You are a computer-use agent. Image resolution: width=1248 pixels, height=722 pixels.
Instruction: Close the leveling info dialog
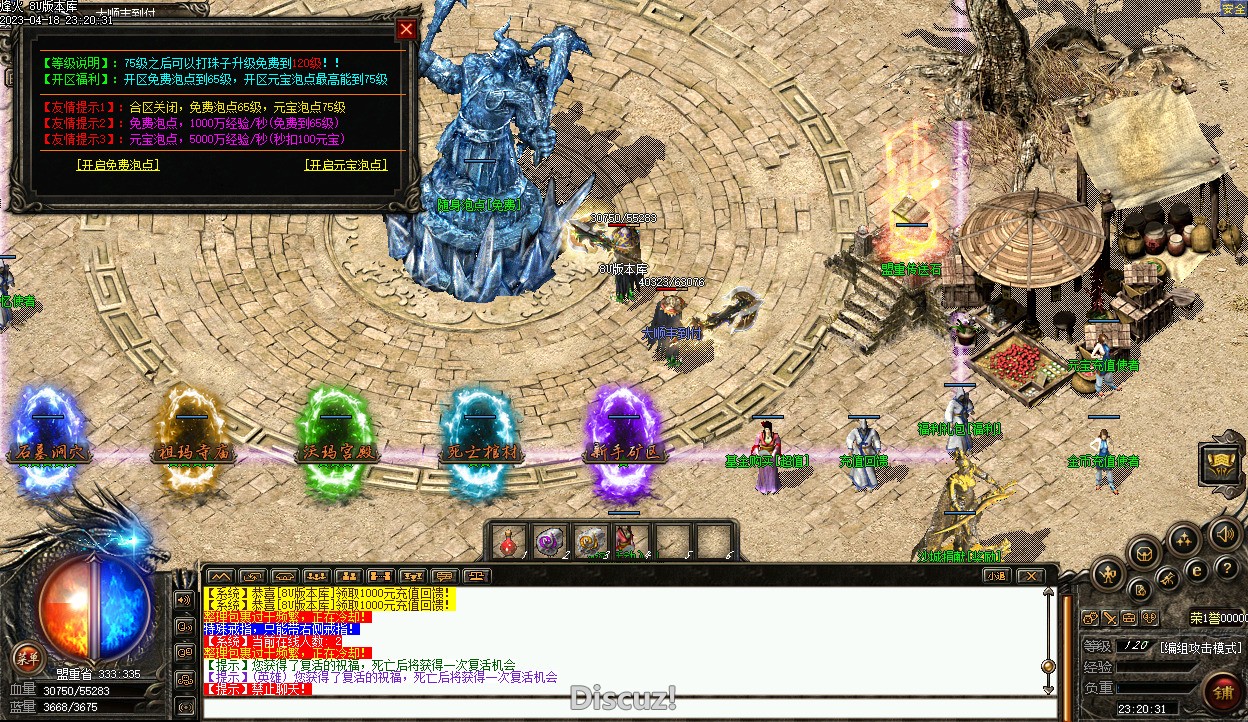(x=406, y=29)
